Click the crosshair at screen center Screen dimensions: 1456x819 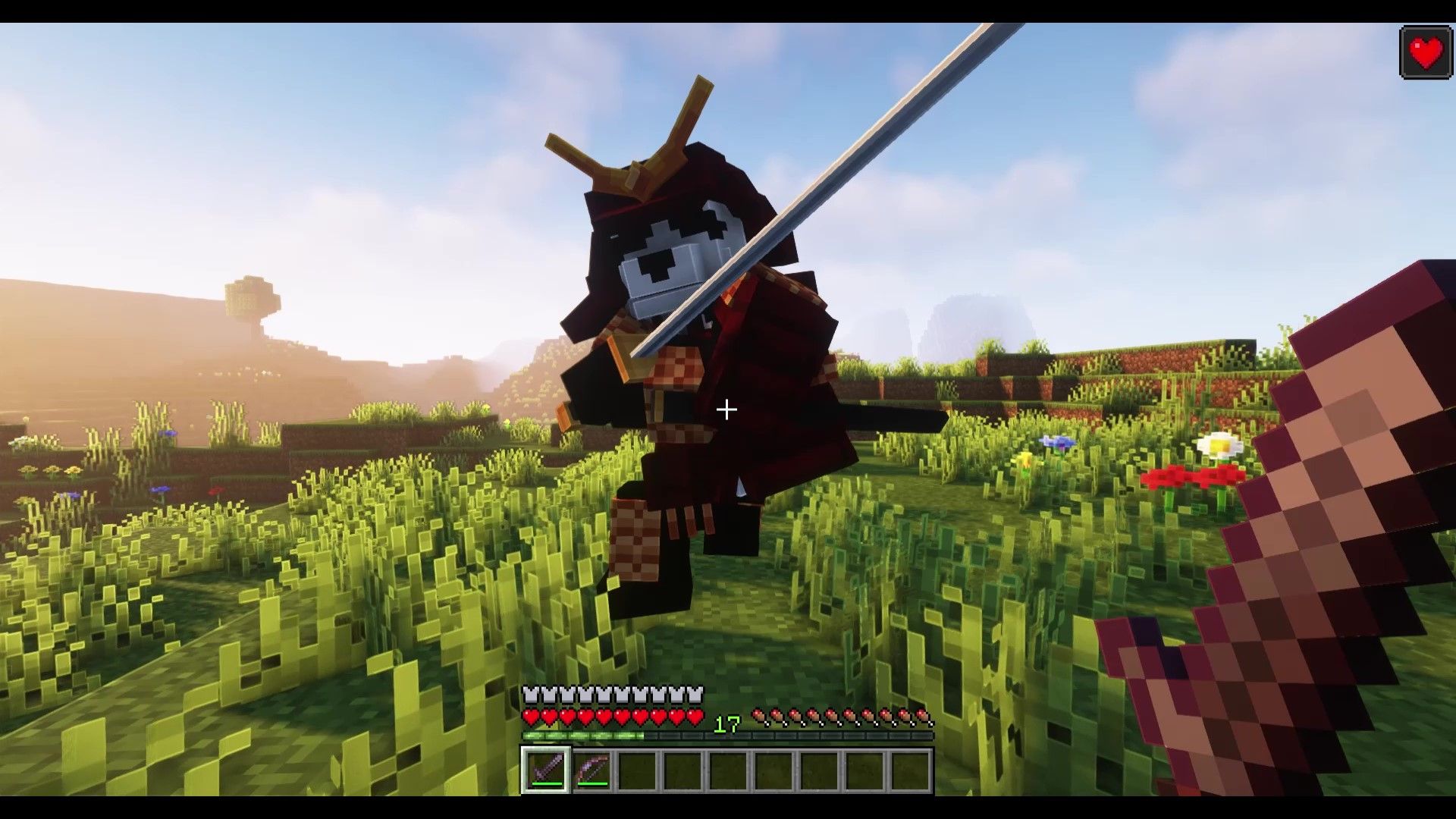[726, 409]
